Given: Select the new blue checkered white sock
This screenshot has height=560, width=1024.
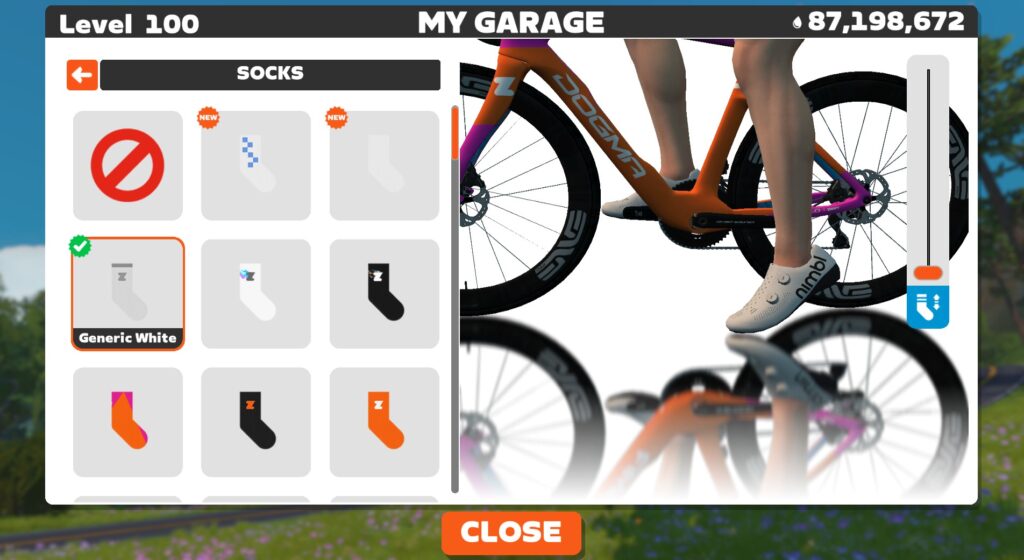Looking at the screenshot, I should [256, 165].
